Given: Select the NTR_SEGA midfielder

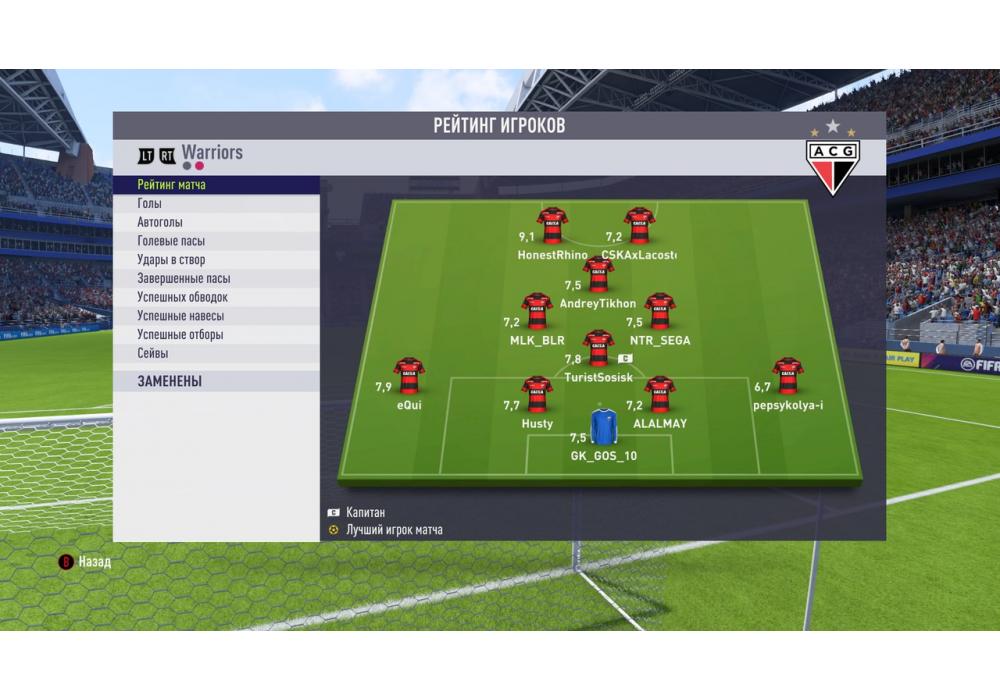Looking at the screenshot, I should click(659, 311).
